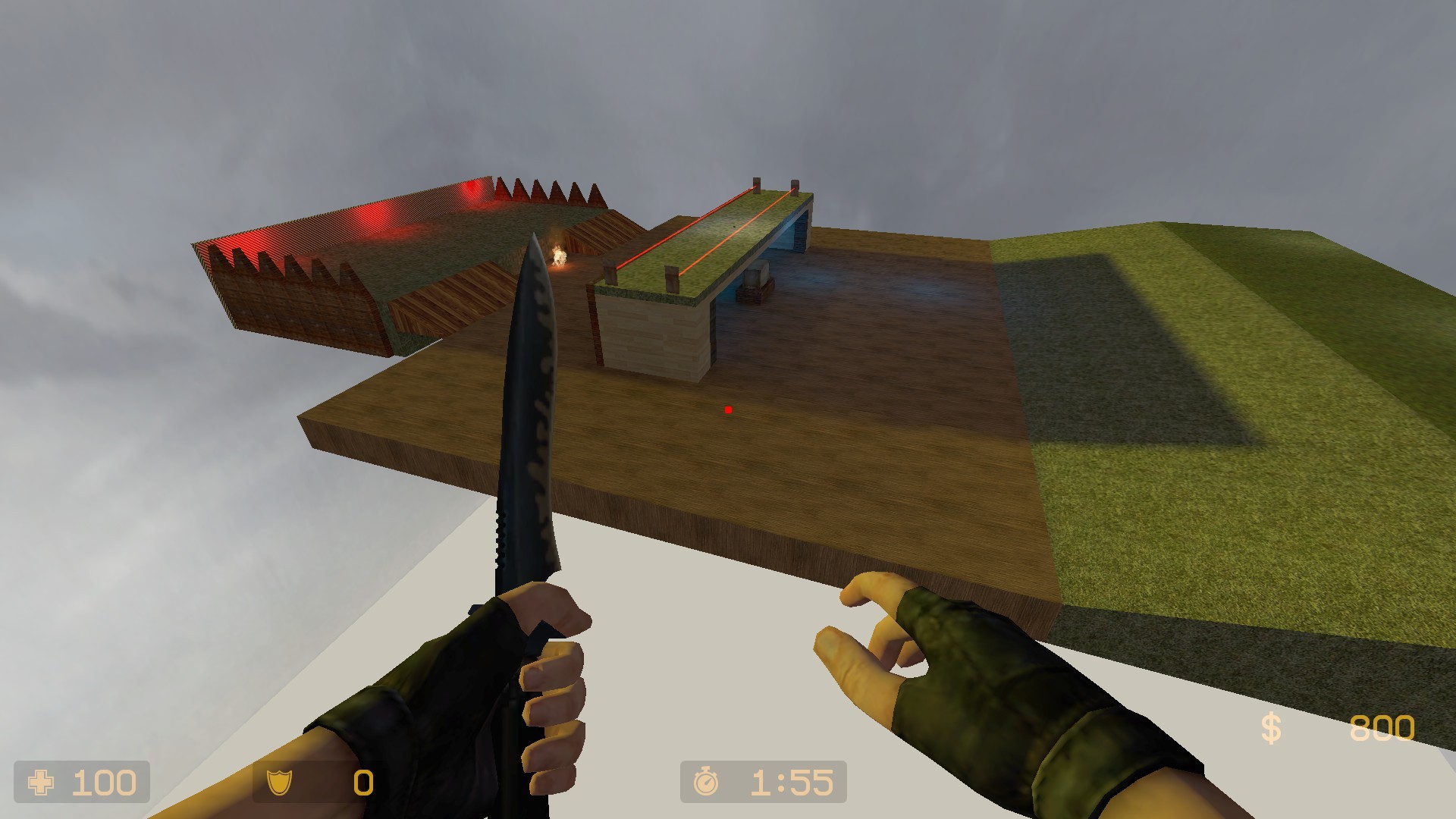Click the health value showing 100
This screenshot has height=819, width=1456.
(106, 782)
